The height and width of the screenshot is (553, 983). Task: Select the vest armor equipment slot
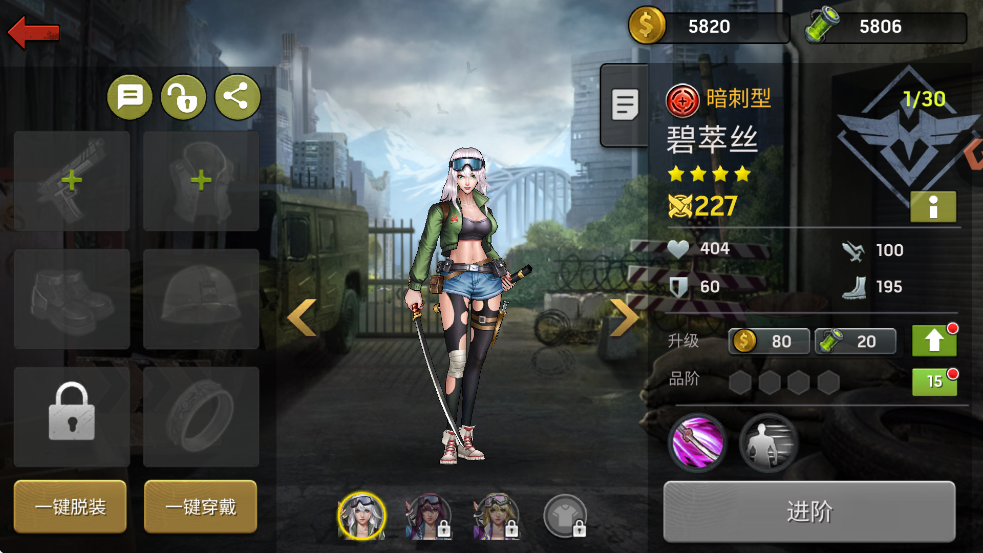coord(201,182)
